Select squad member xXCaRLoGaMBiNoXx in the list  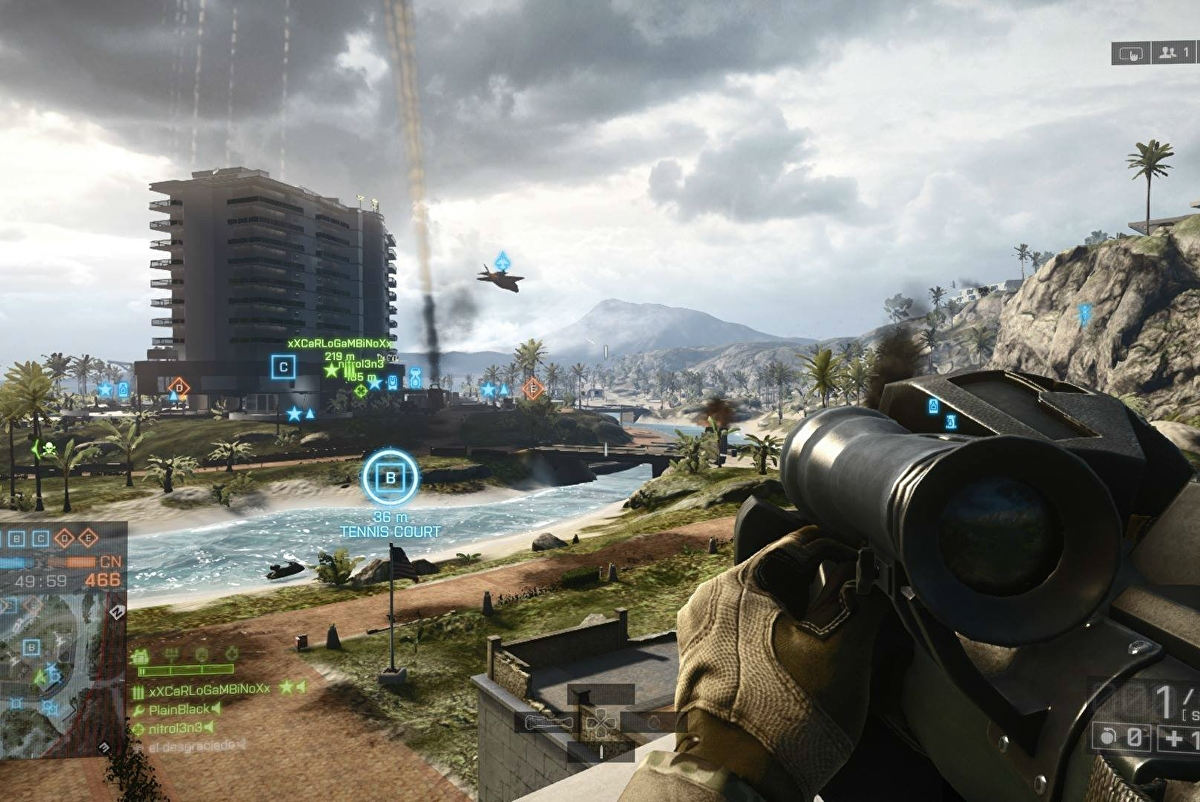[209, 689]
